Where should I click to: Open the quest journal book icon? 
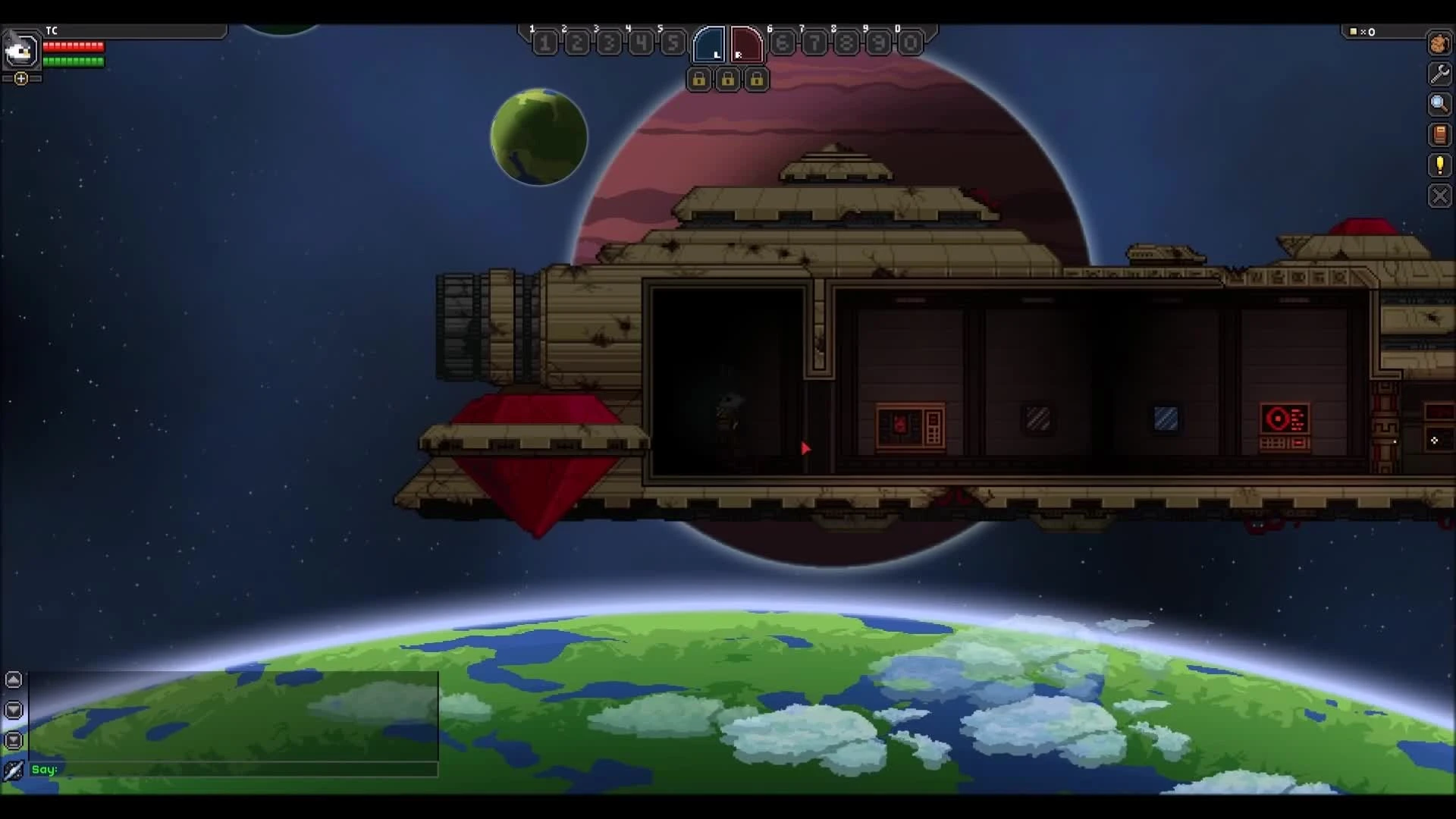pos(1439,135)
